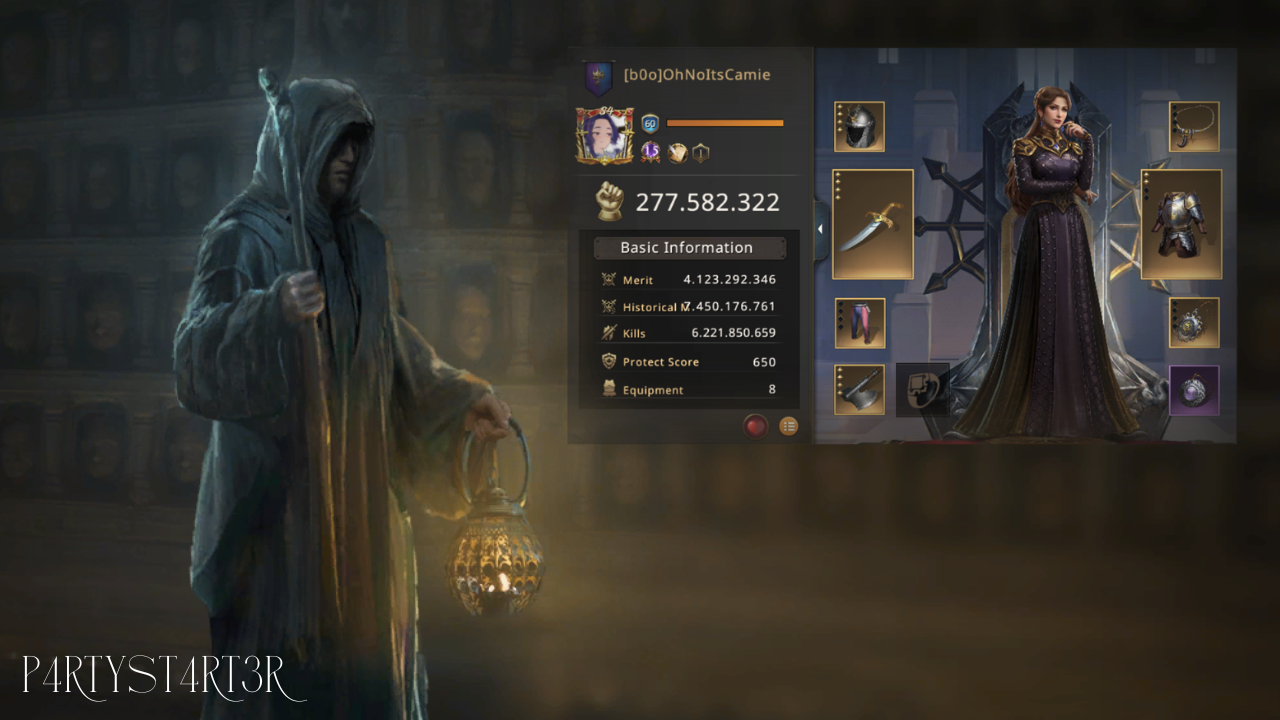Open the purple gem ring slot

(x=1194, y=389)
